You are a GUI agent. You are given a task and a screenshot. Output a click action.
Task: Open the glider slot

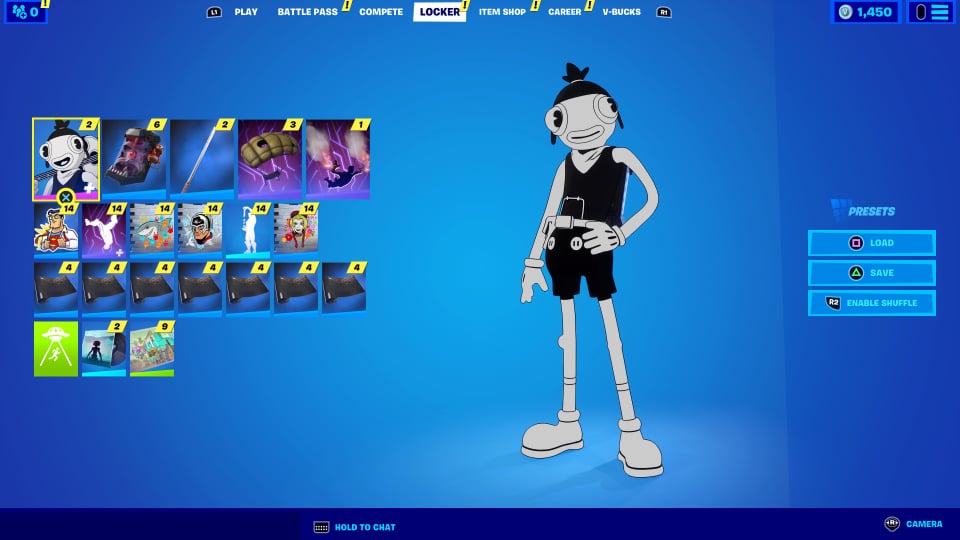coord(270,158)
